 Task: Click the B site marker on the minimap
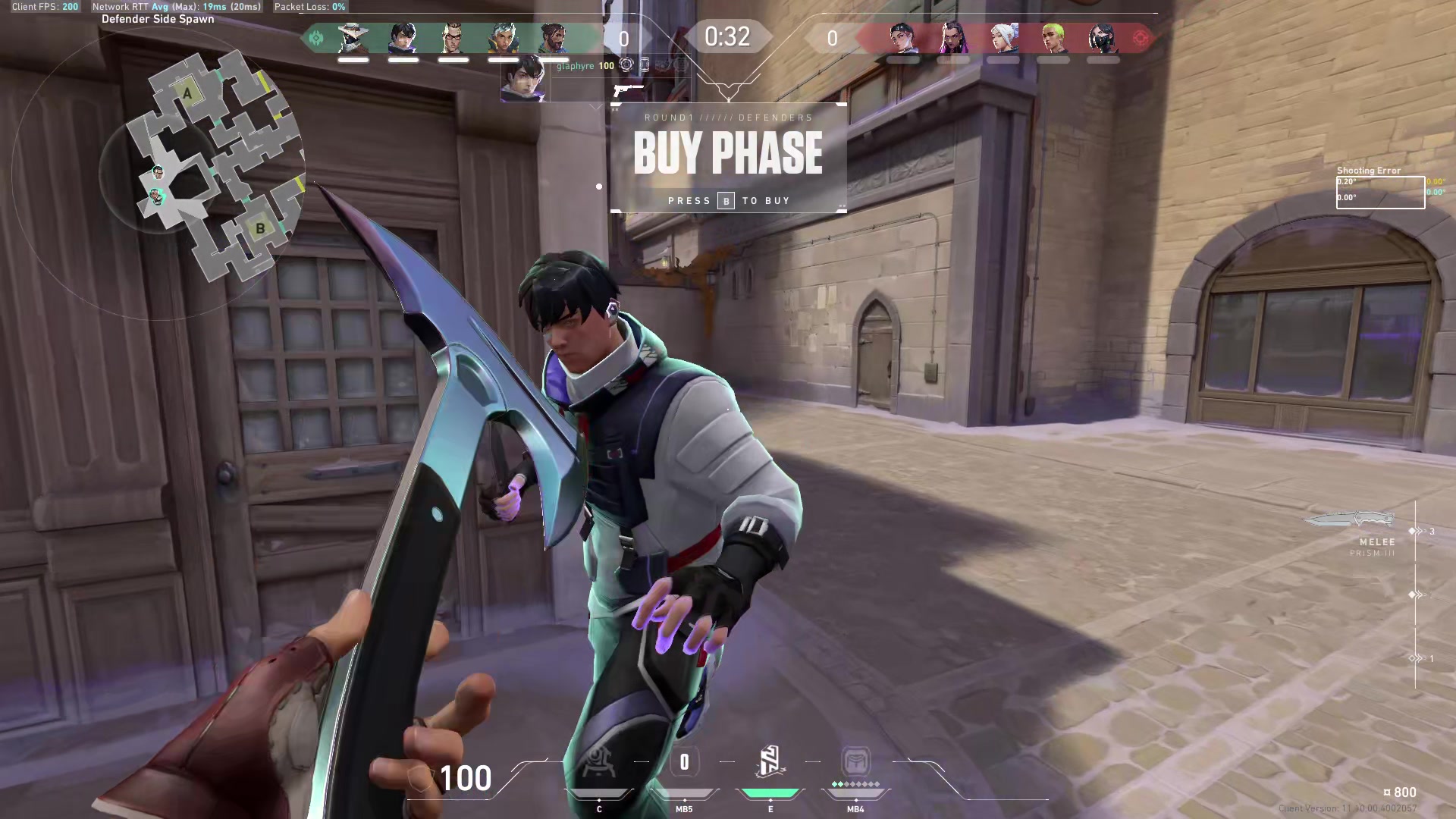point(261,227)
